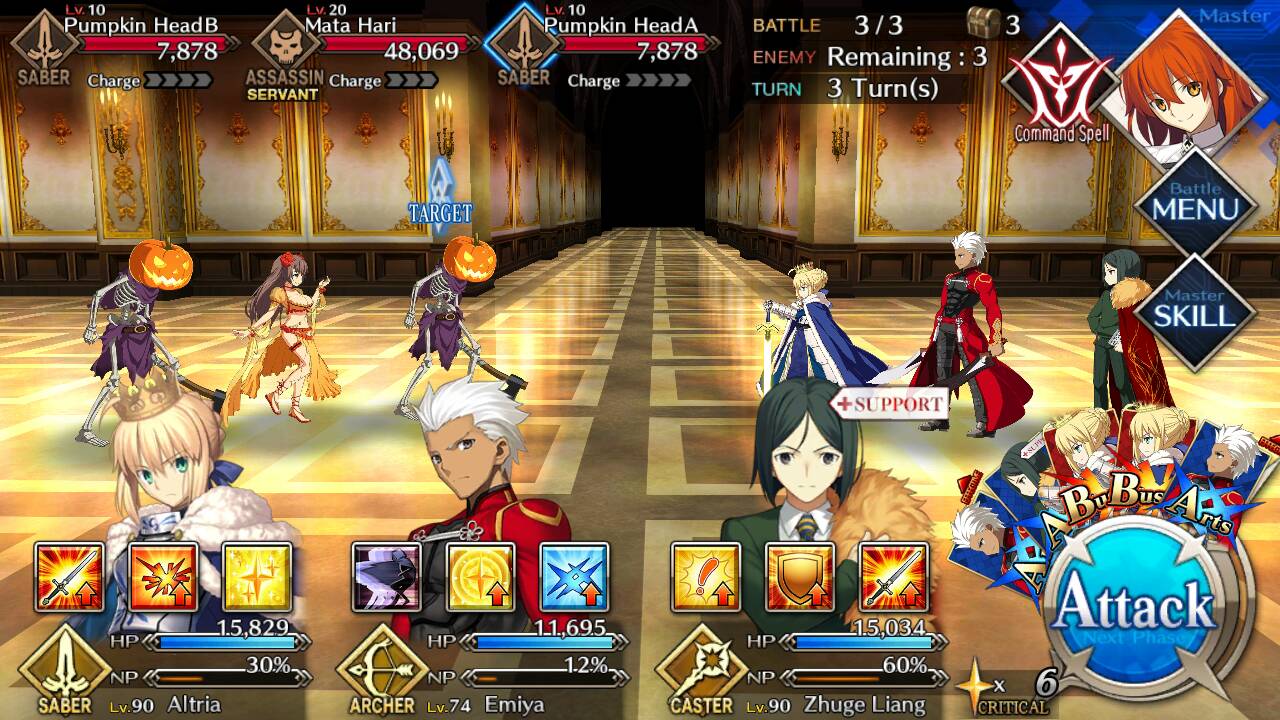Open the Battle Menu

pyautogui.click(x=1195, y=203)
